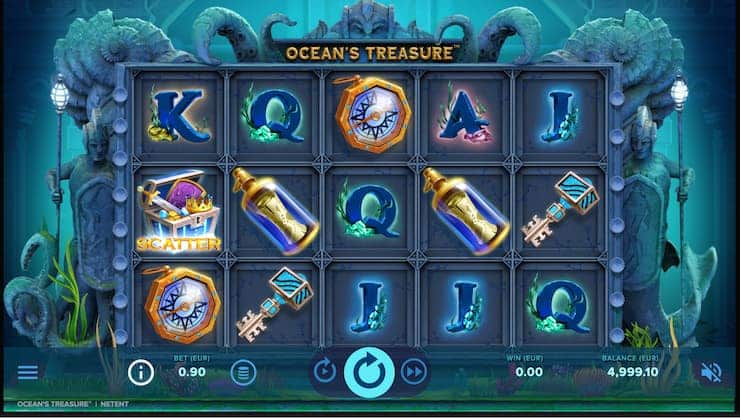
Task: Toggle the muted sound speaker icon
Action: click(x=711, y=372)
